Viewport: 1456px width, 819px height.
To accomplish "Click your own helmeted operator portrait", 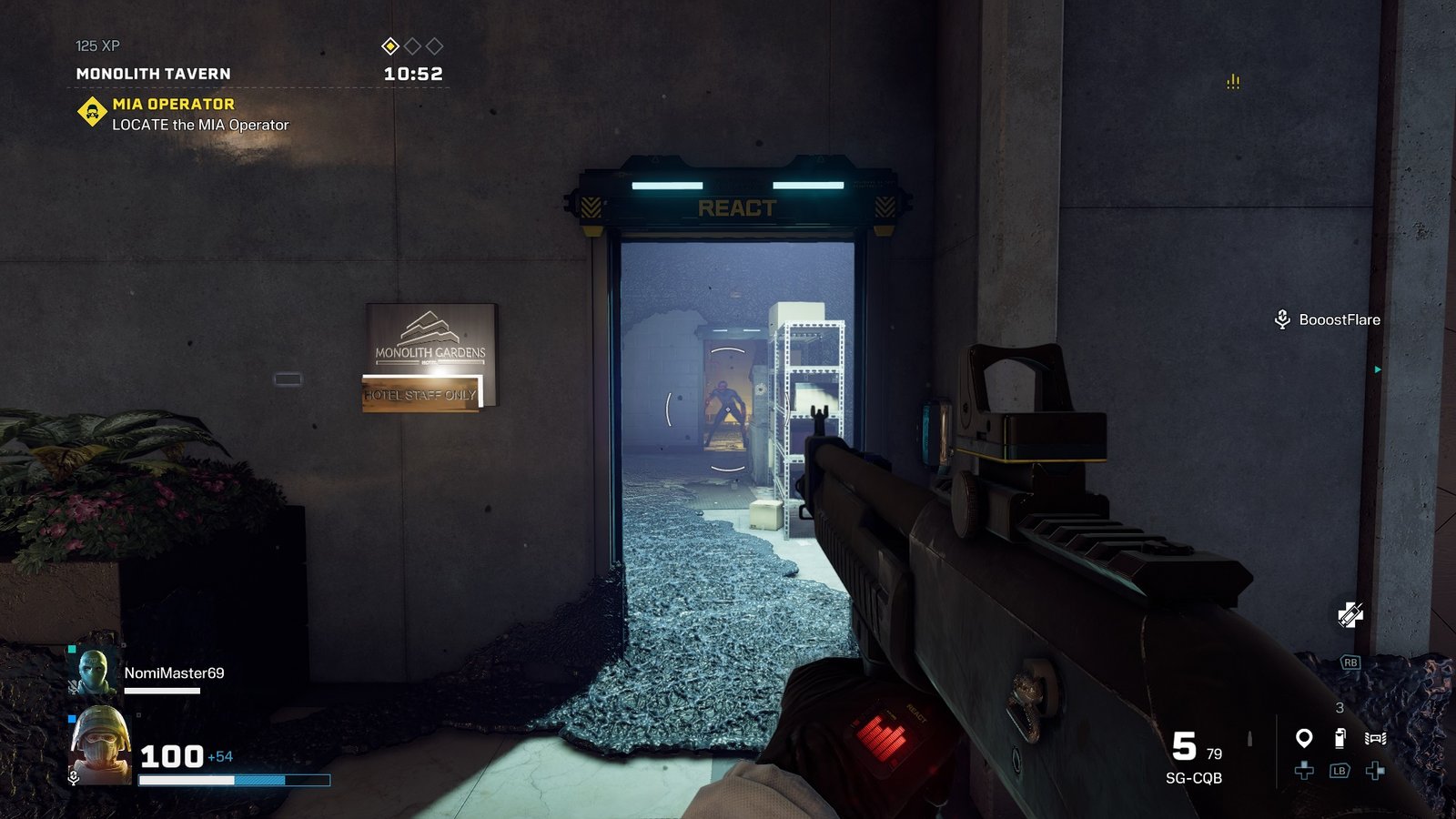I will [100, 746].
